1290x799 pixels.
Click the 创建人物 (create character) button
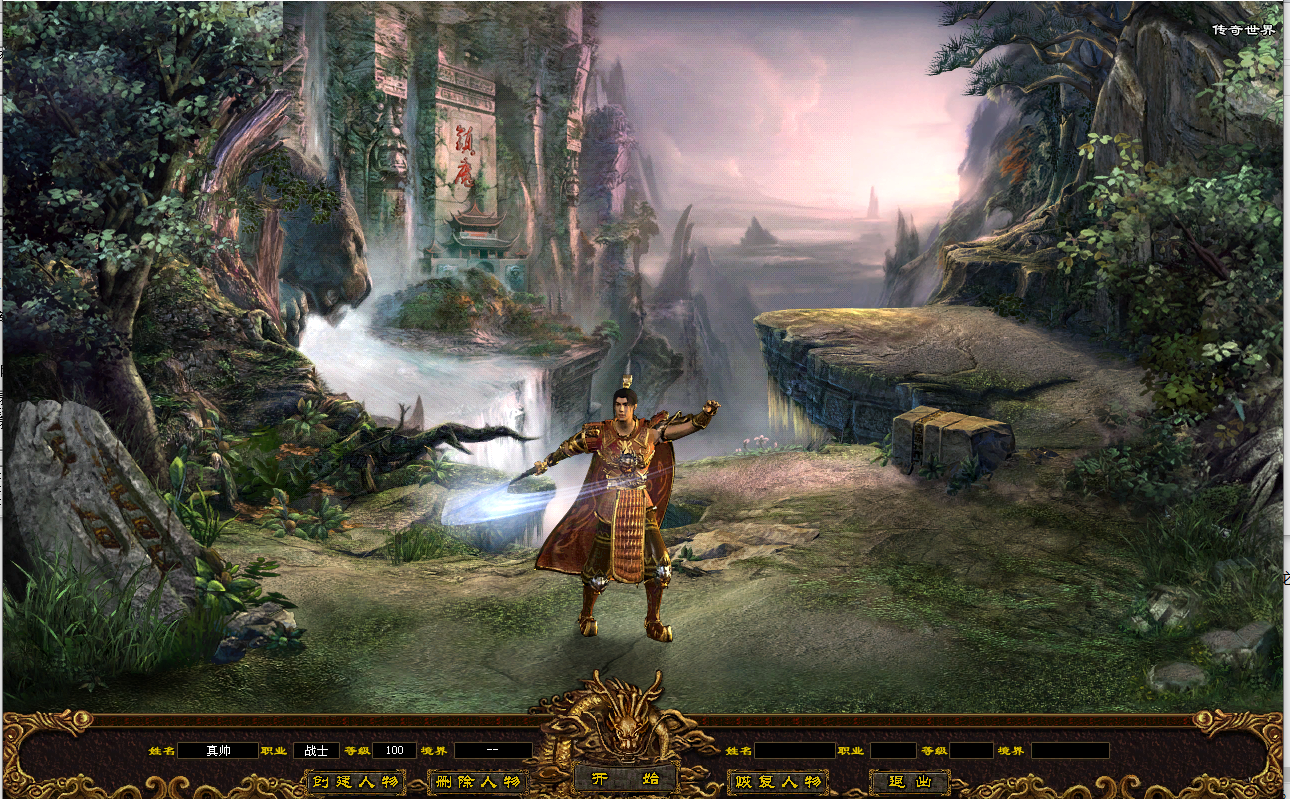(355, 782)
